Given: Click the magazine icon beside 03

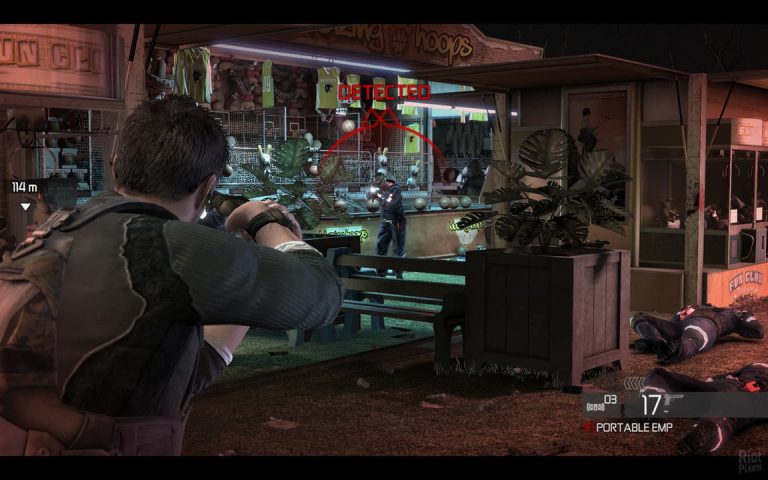Looking at the screenshot, I should point(593,406).
